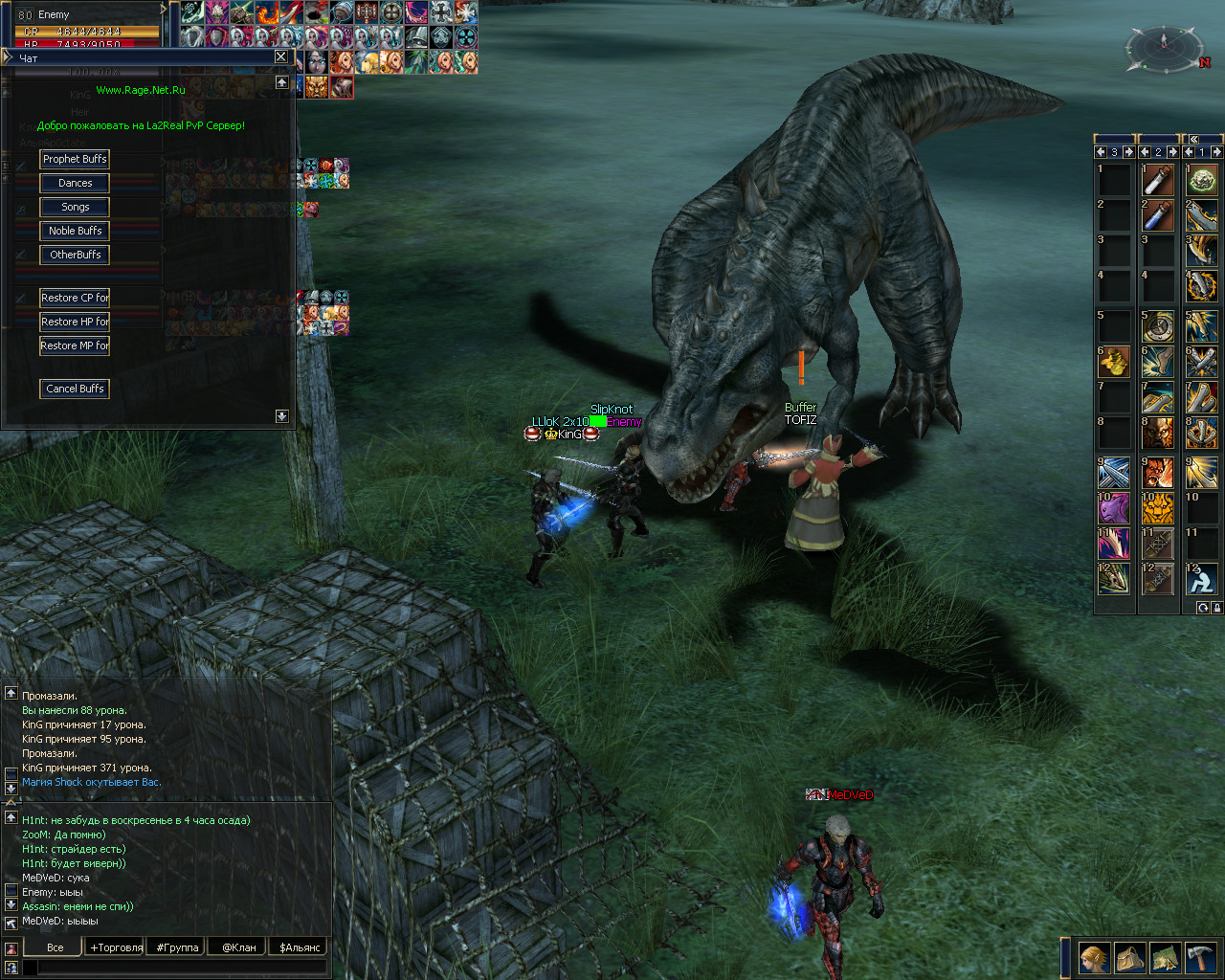The image size is (1225, 980).
Task: Activate the sit-down action in hotbar slot 12
Action: tap(1201, 578)
